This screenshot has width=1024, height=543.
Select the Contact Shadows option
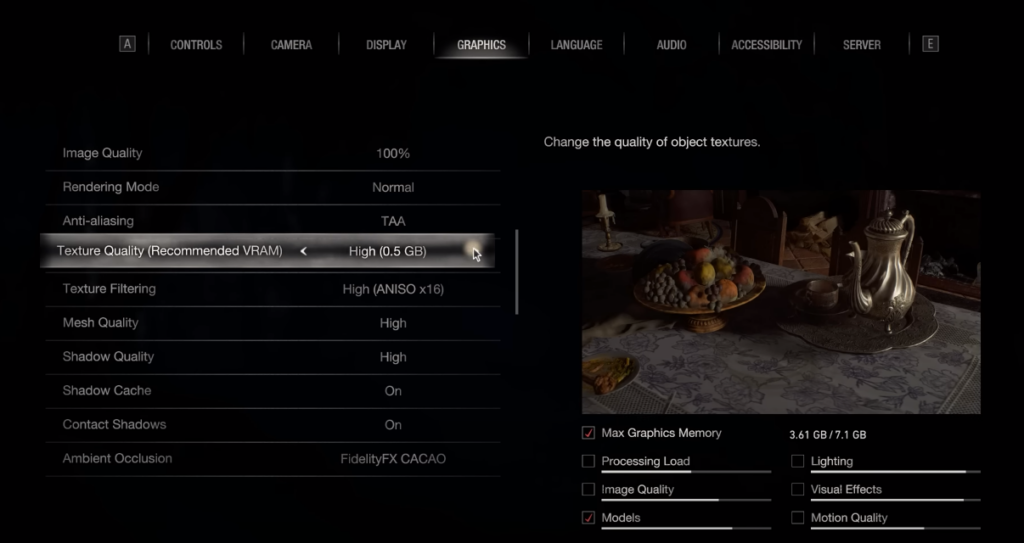tap(270, 425)
